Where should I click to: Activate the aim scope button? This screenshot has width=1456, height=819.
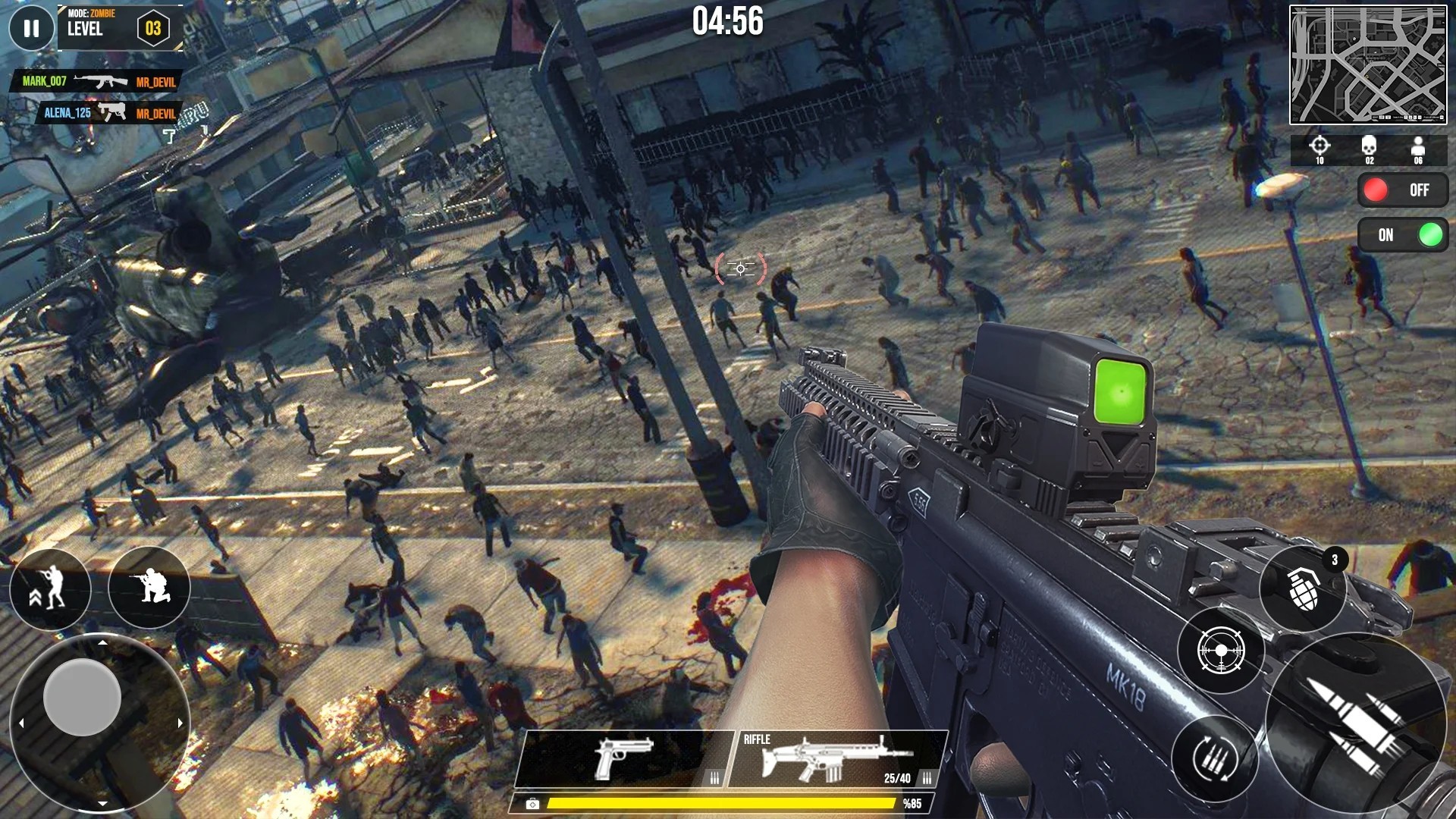pyautogui.click(x=1220, y=651)
